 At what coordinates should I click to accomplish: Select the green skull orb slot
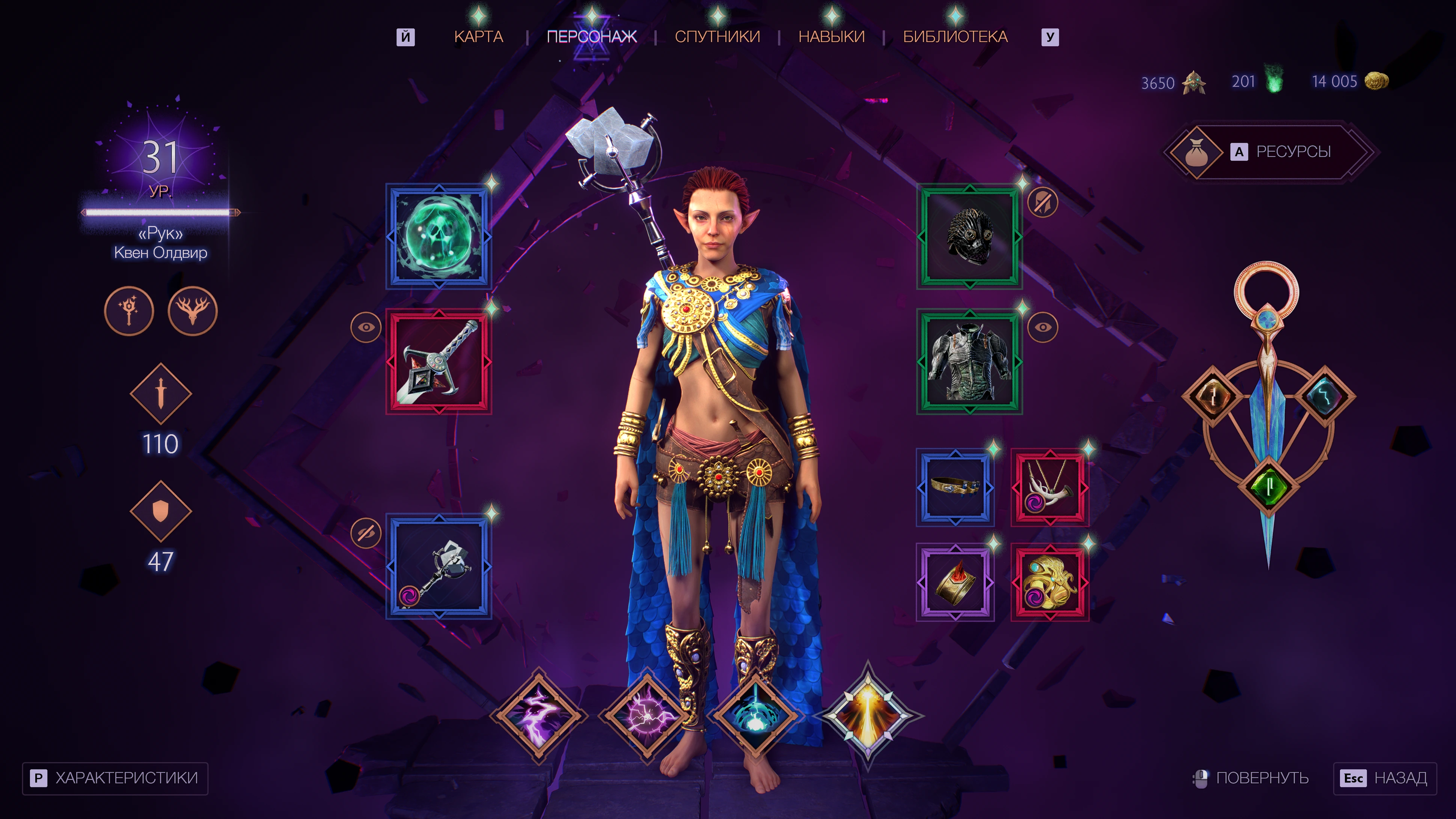(x=439, y=236)
